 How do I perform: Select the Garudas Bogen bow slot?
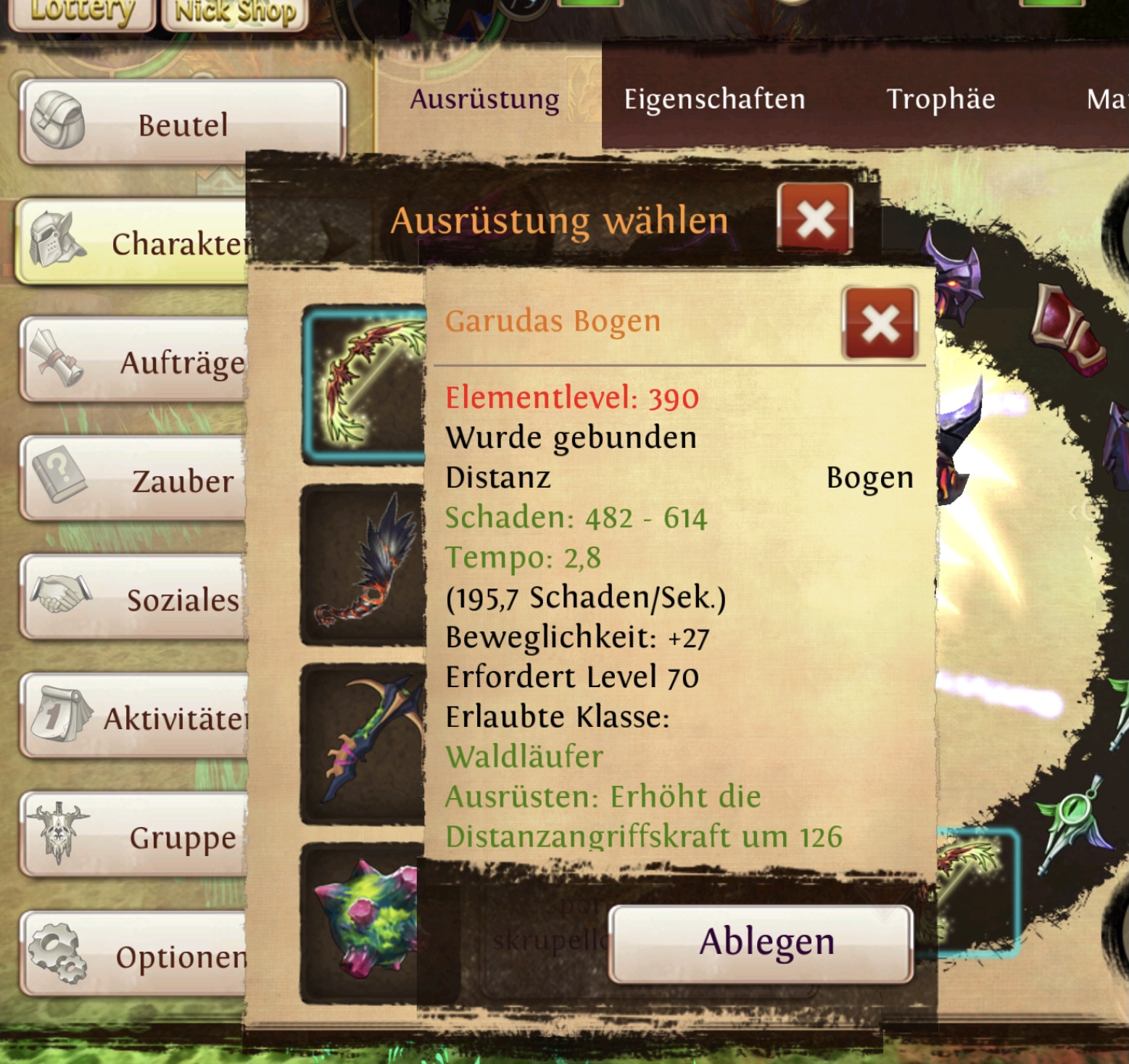(x=364, y=384)
